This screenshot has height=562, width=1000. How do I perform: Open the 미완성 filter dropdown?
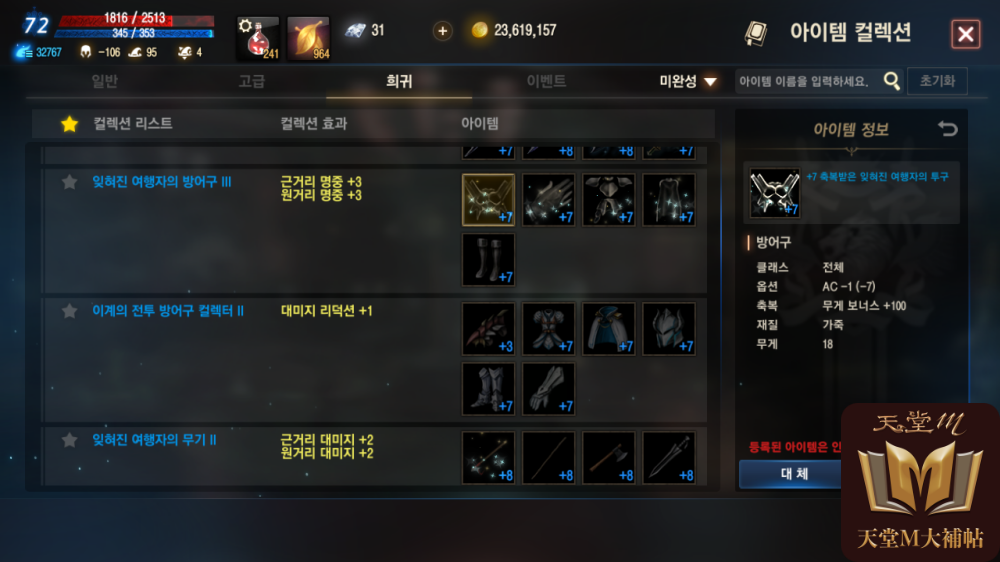(689, 82)
